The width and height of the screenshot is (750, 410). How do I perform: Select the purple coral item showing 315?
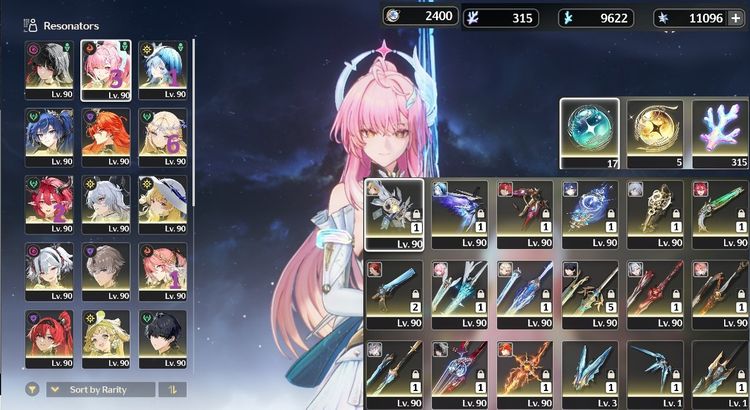[720, 131]
